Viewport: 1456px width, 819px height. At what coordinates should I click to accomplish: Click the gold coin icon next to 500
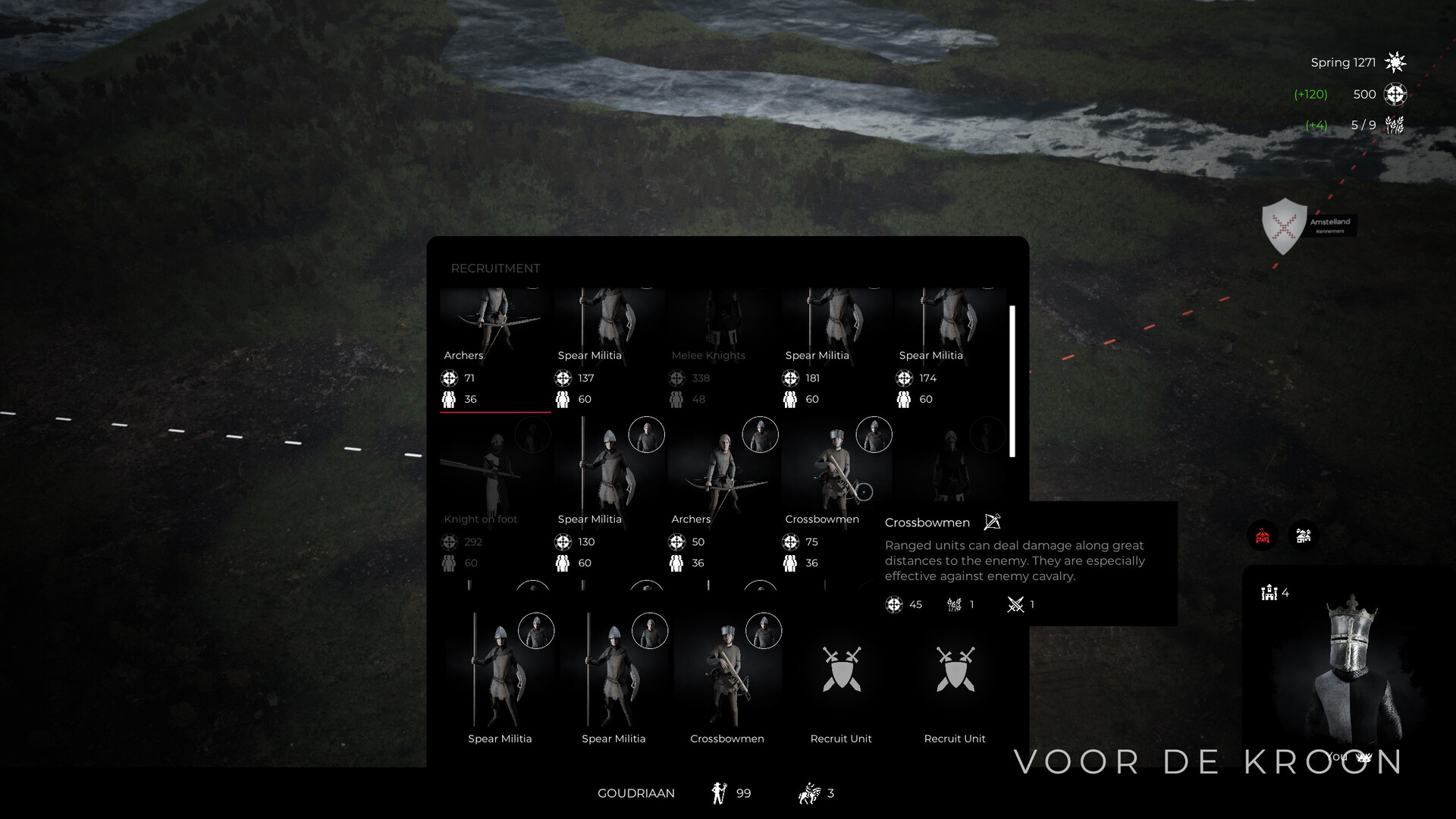click(1394, 94)
